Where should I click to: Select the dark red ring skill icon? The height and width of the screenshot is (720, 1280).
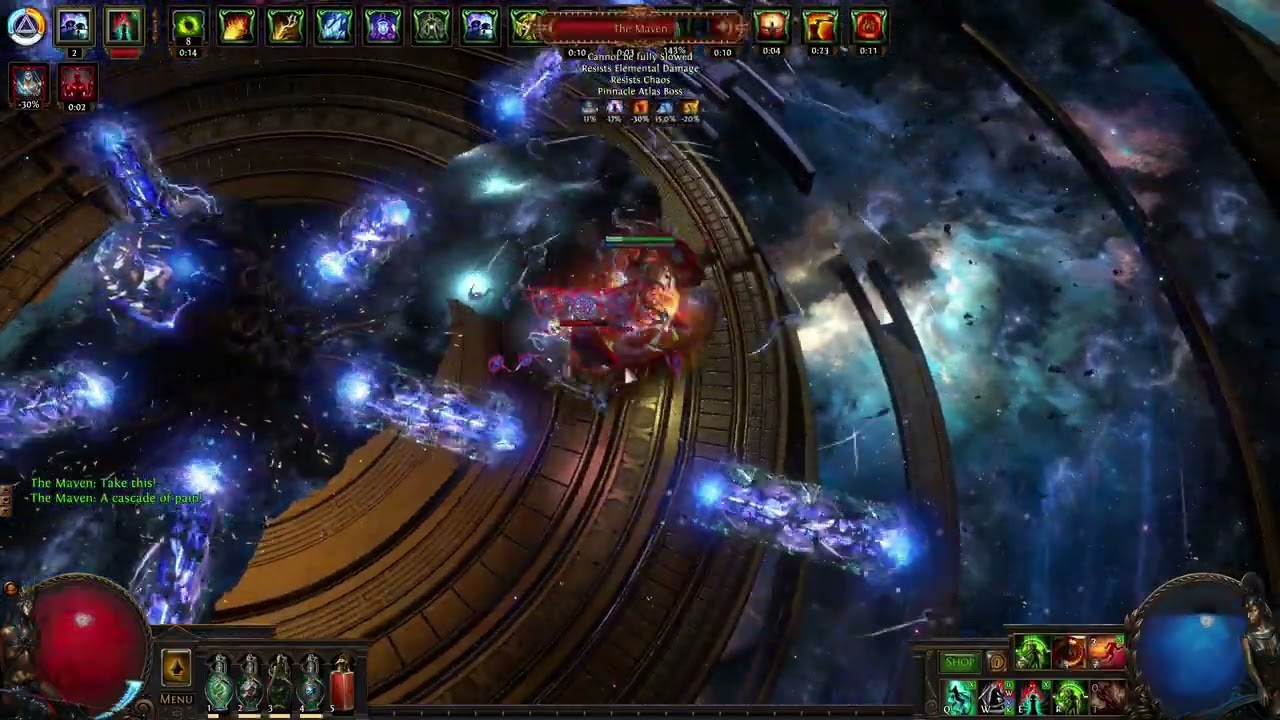click(1069, 653)
